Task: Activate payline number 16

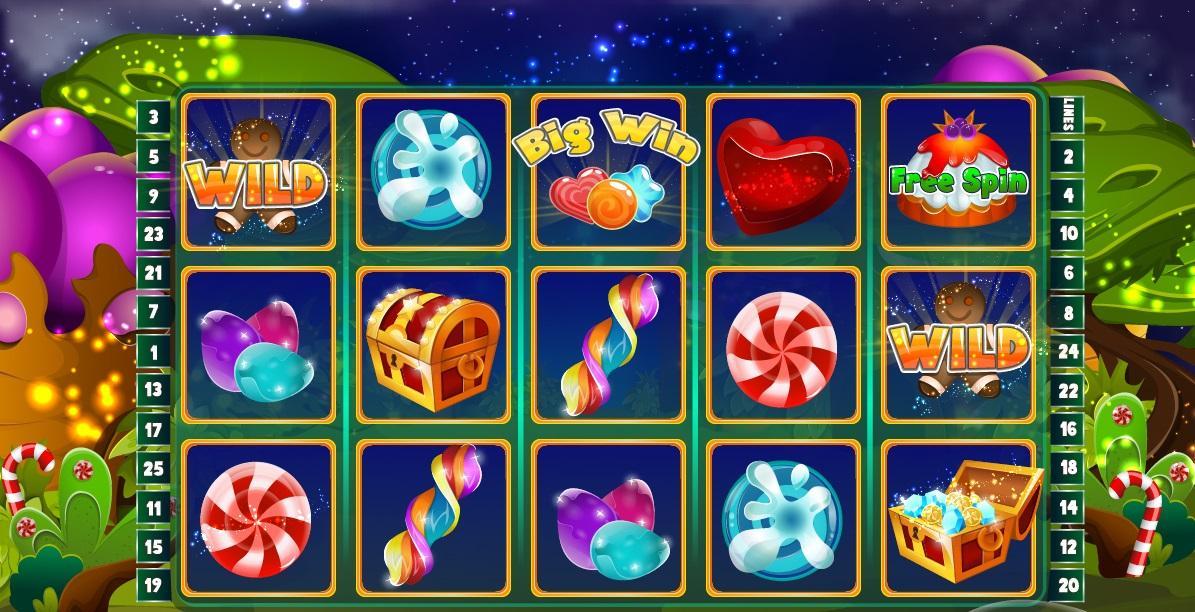Action: point(1068,429)
